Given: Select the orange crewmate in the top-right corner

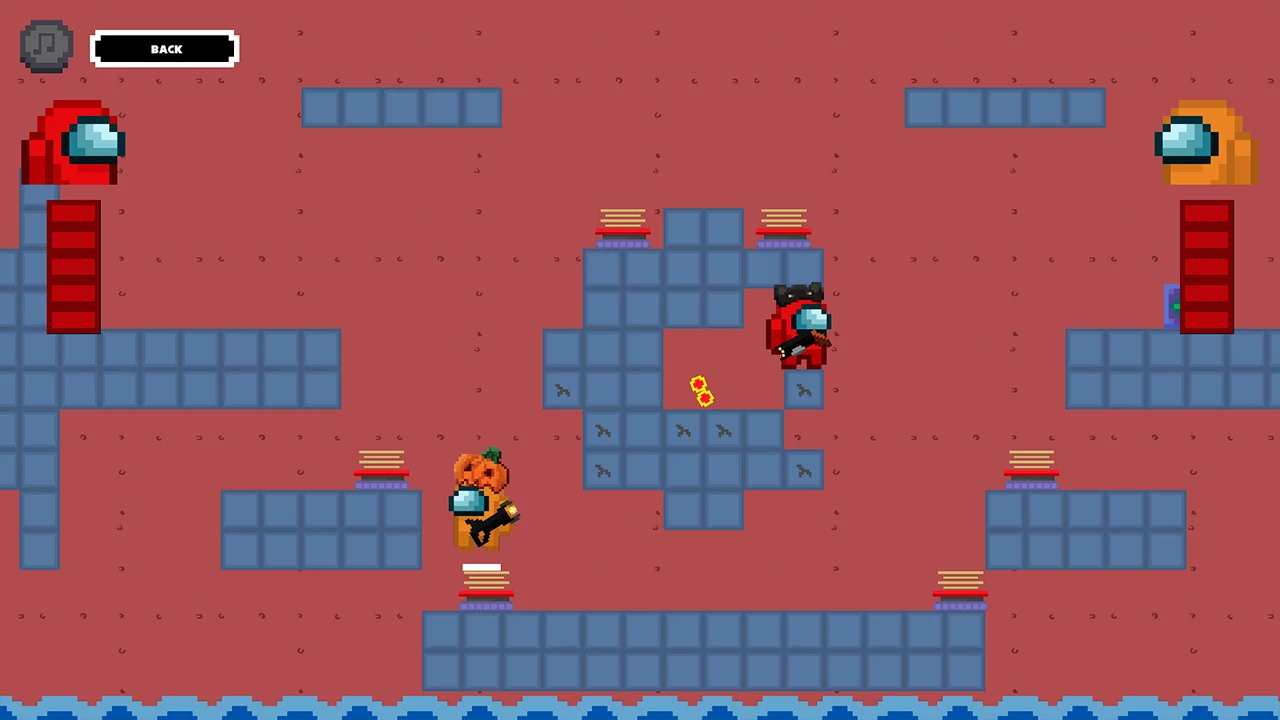Looking at the screenshot, I should pyautogui.click(x=1205, y=145).
